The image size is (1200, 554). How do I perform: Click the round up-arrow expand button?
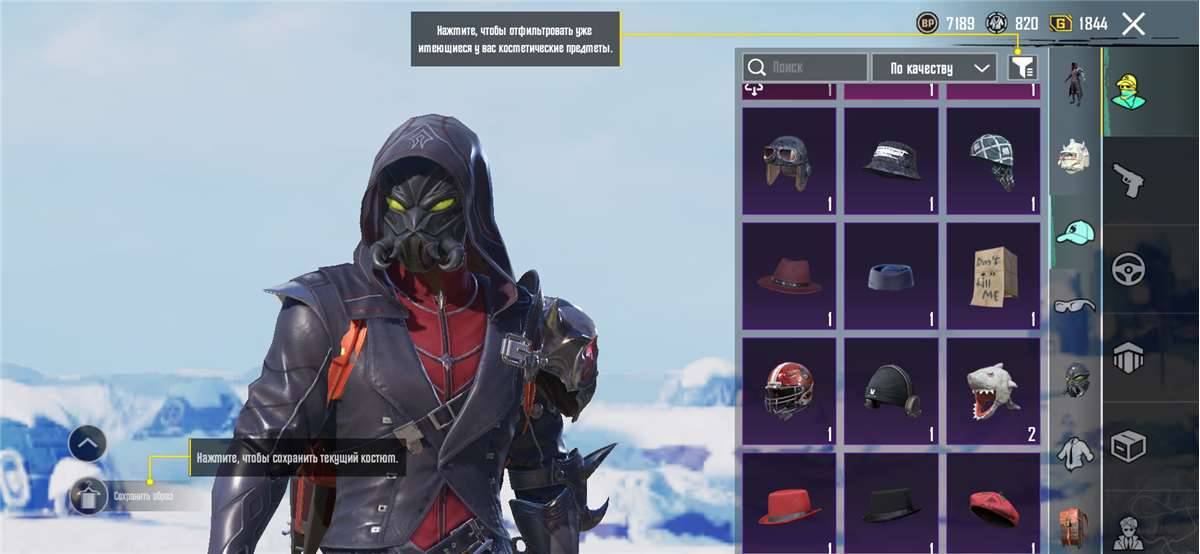pyautogui.click(x=87, y=443)
